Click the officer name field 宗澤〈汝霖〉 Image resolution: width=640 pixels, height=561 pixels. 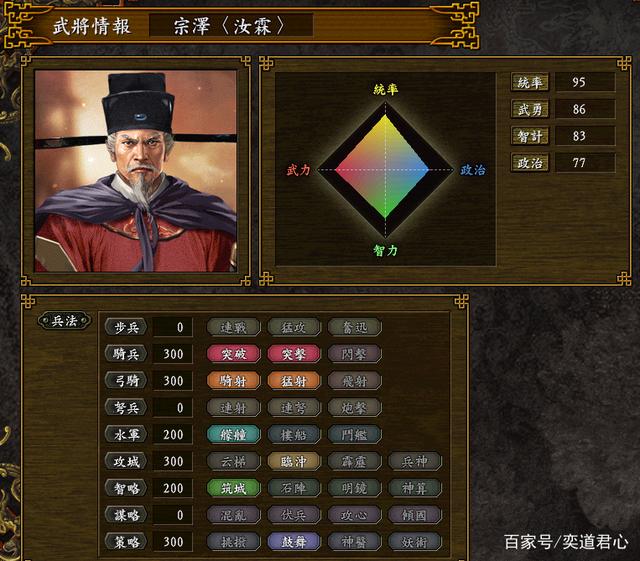[x=230, y=25]
